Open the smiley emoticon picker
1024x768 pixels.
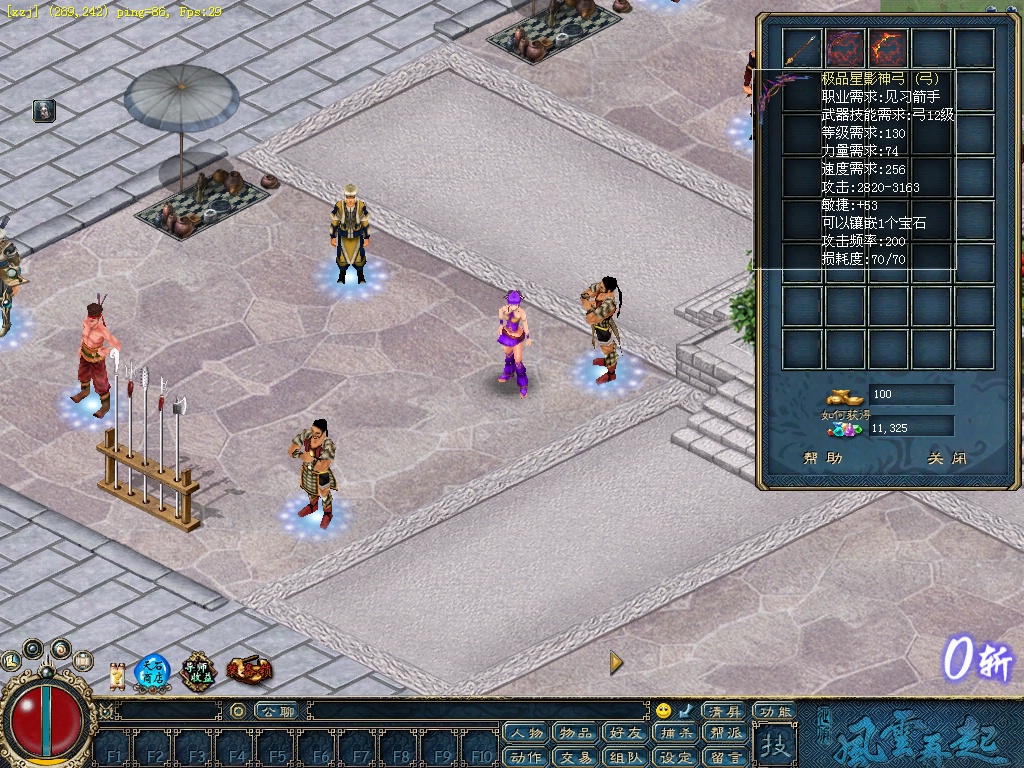(663, 711)
